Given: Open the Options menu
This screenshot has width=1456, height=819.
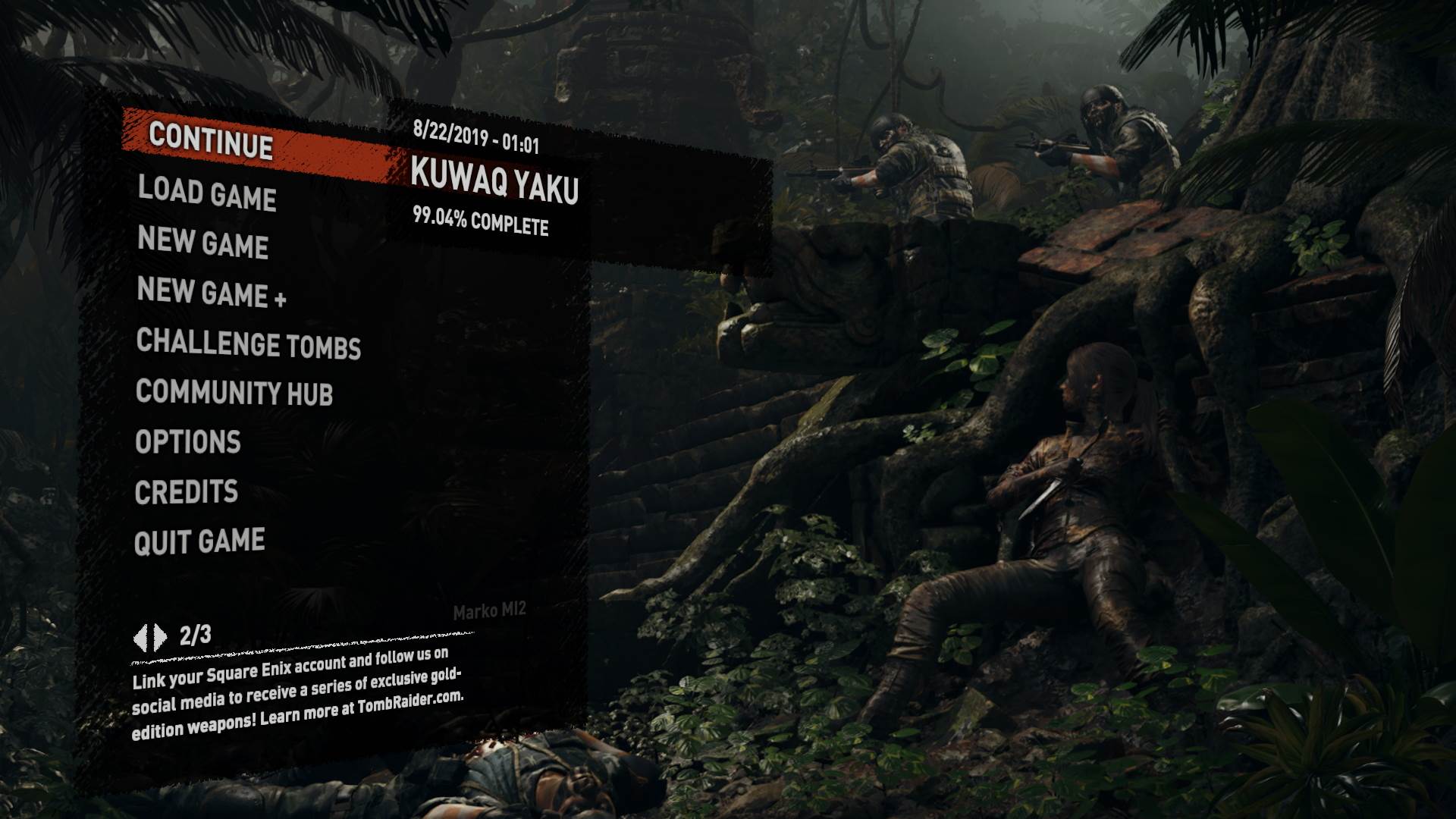Looking at the screenshot, I should [x=187, y=441].
